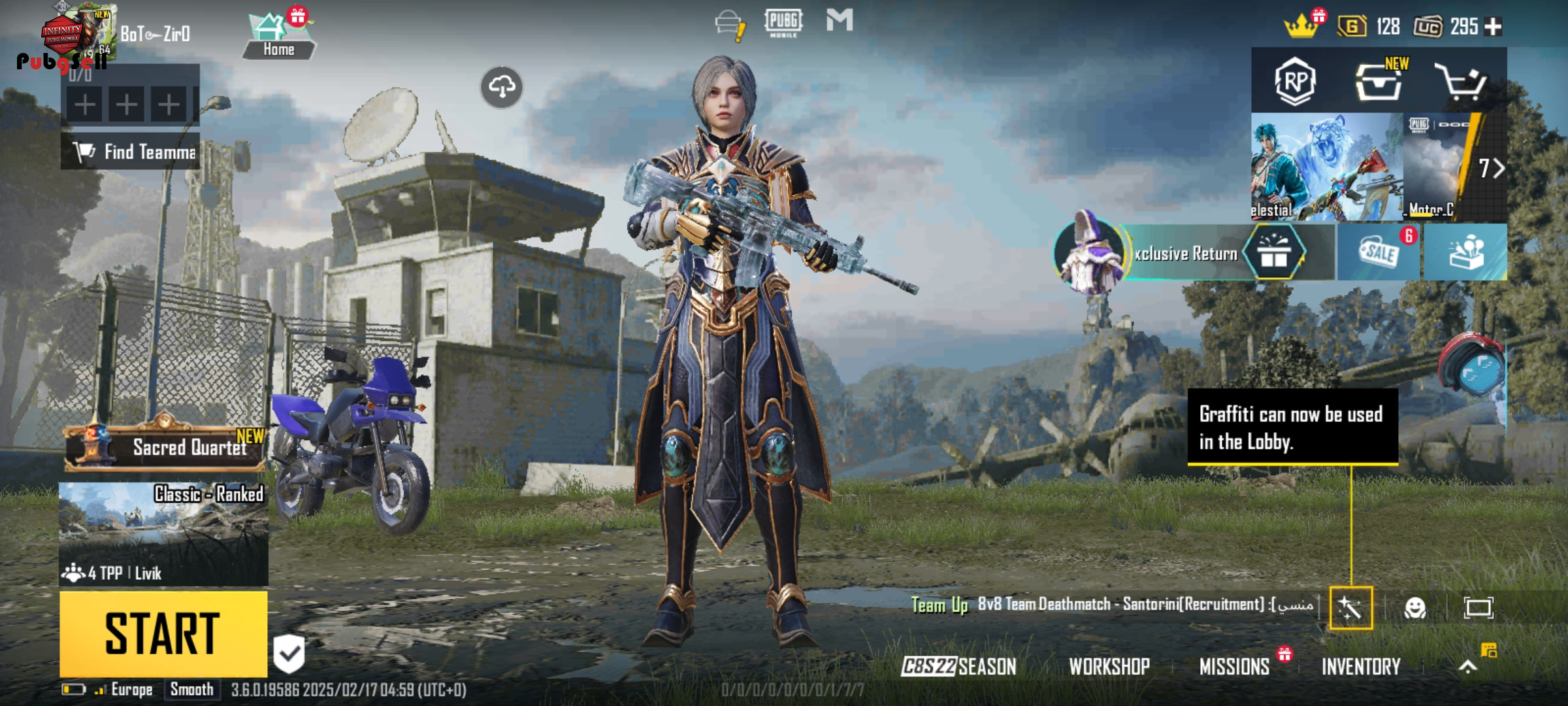The image size is (1568, 706).
Task: Start the match with the yellow START button
Action: point(163,633)
